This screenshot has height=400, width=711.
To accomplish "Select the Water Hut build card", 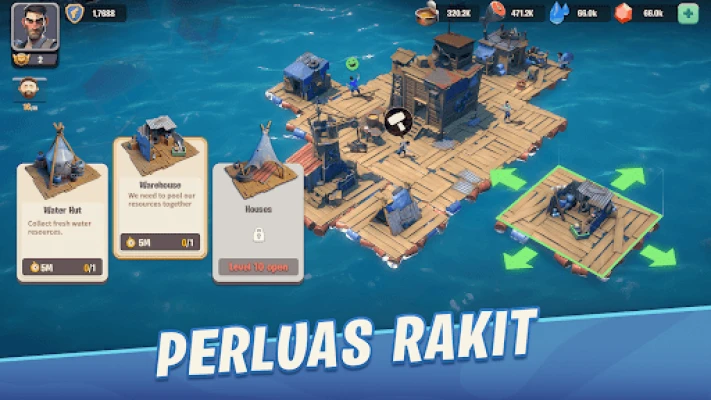I will click(x=62, y=201).
